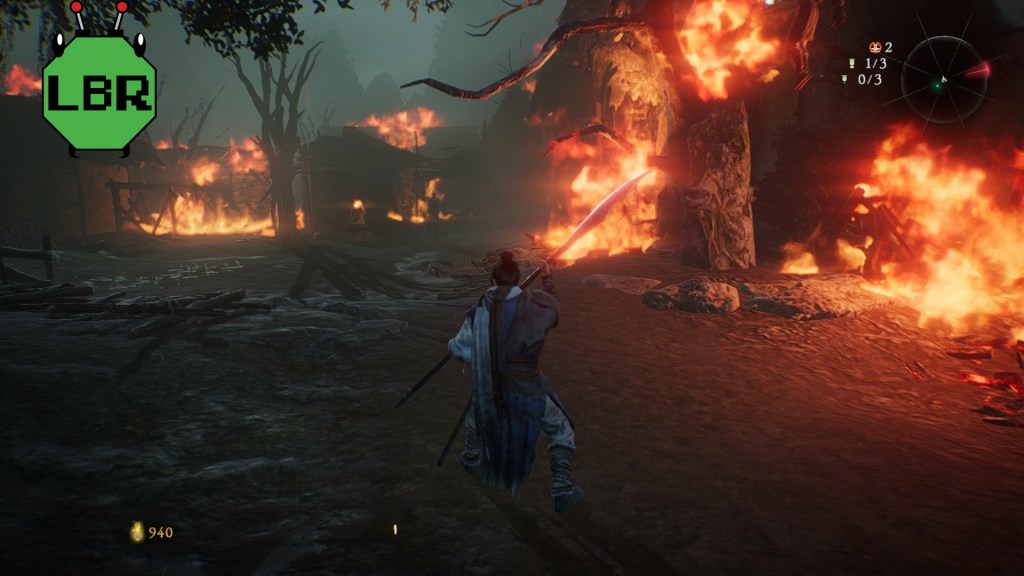Select the orange mask icon beside 2
1024x576 pixels.
pos(875,47)
